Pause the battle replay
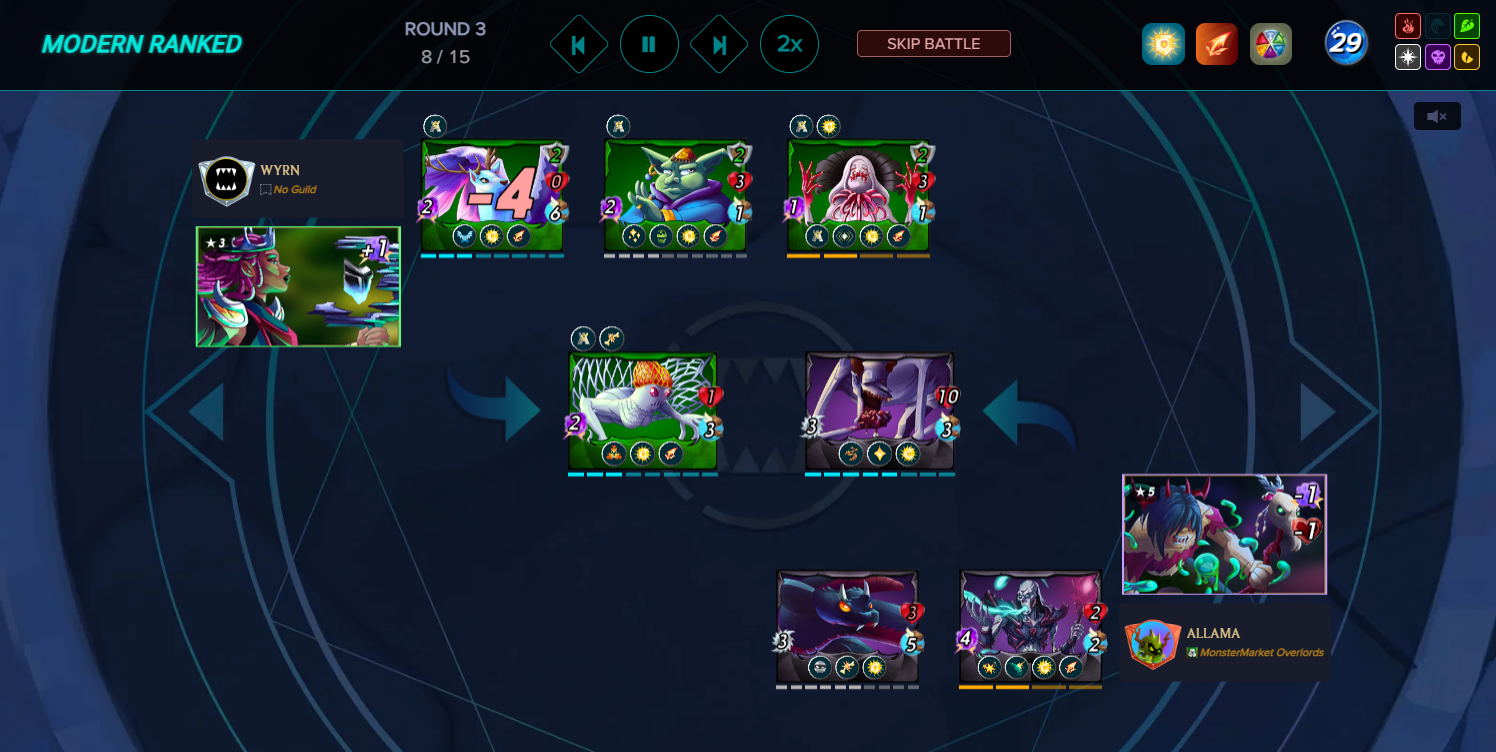Image resolution: width=1496 pixels, height=752 pixels. coord(649,44)
